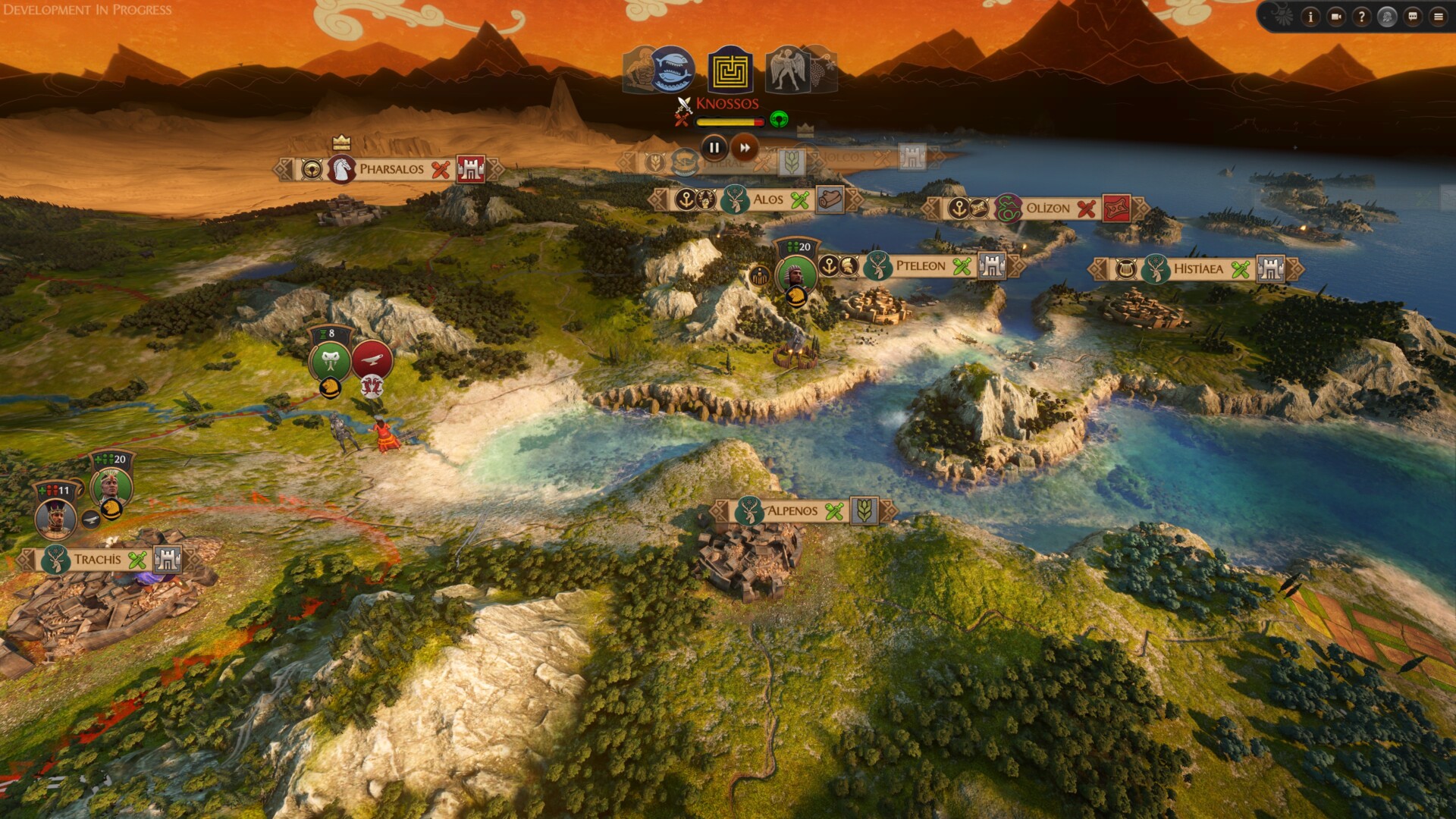Pause the faction turn playback
Image resolution: width=1456 pixels, height=819 pixels.
(x=714, y=148)
